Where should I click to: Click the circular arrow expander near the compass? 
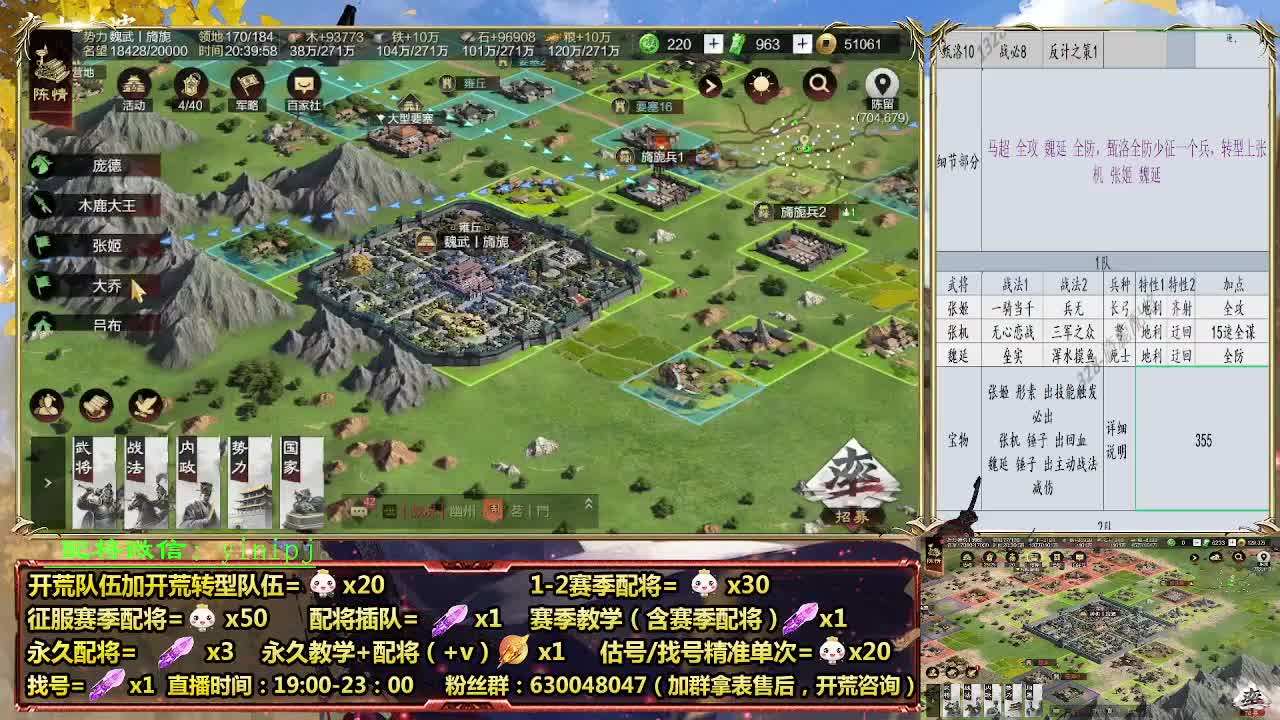click(x=709, y=86)
